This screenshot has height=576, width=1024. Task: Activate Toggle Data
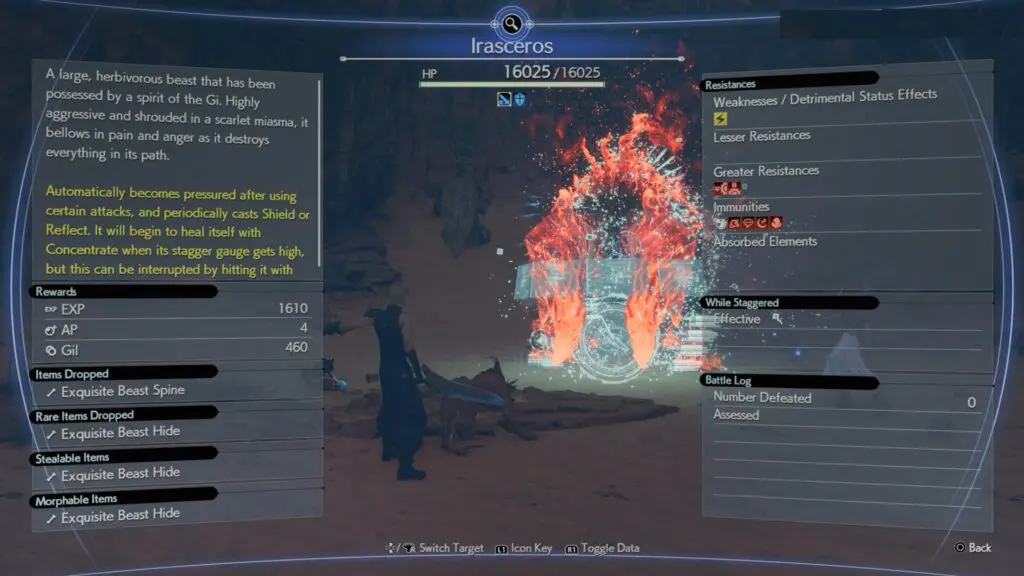click(x=603, y=548)
